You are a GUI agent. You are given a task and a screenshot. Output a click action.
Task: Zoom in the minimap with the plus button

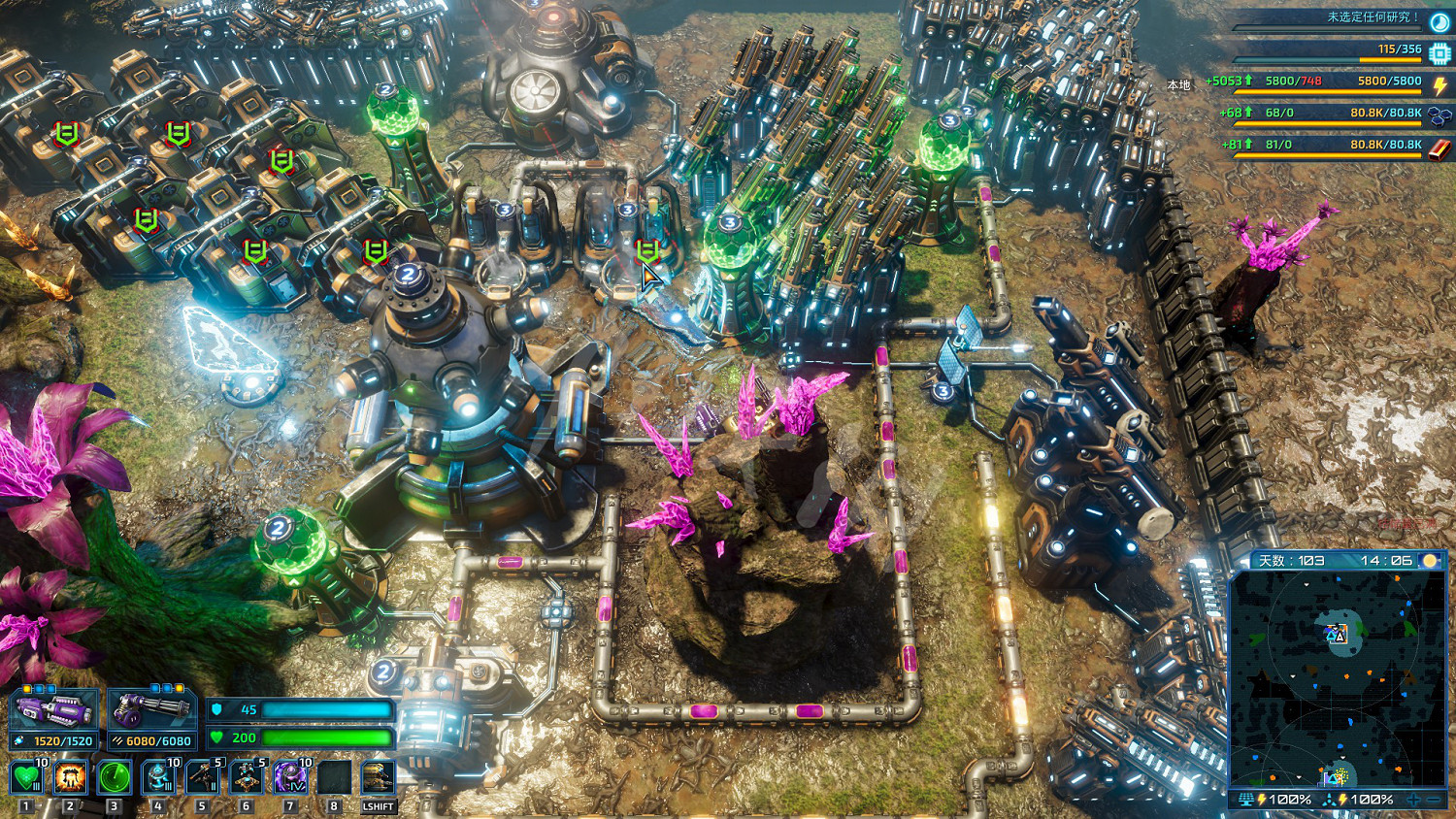click(1413, 800)
